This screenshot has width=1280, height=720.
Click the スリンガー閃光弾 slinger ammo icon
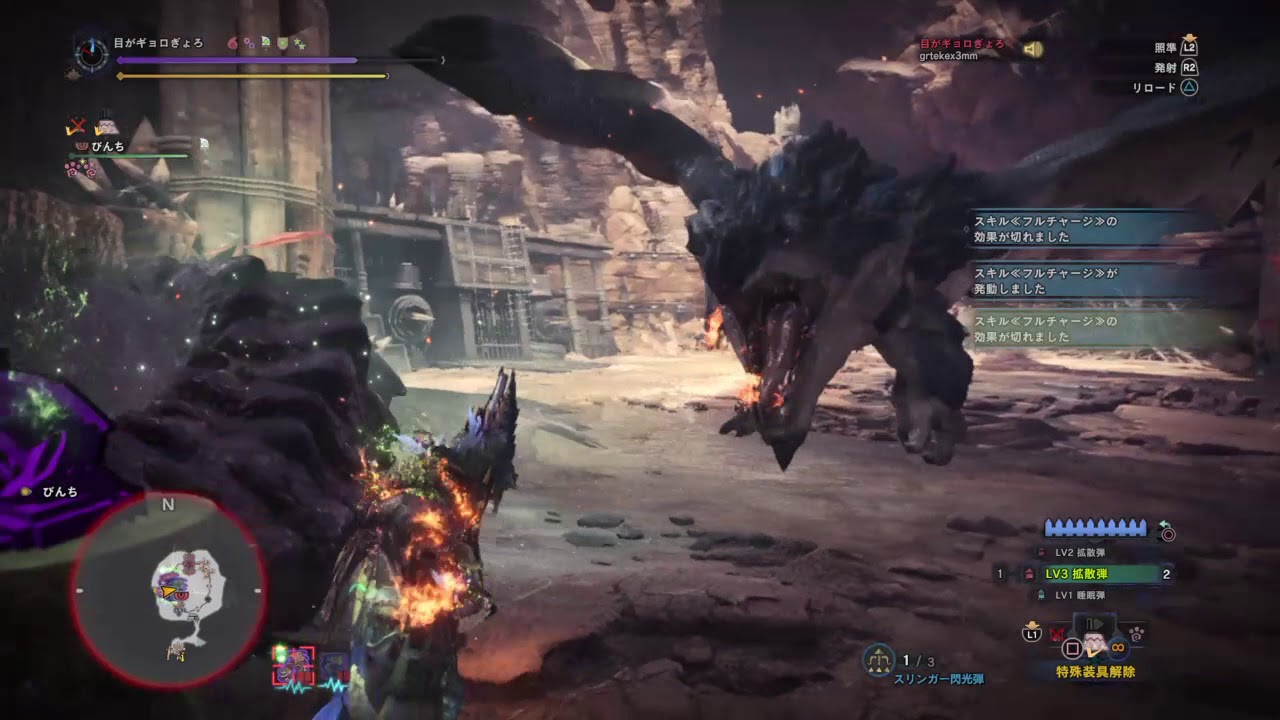pos(878,660)
